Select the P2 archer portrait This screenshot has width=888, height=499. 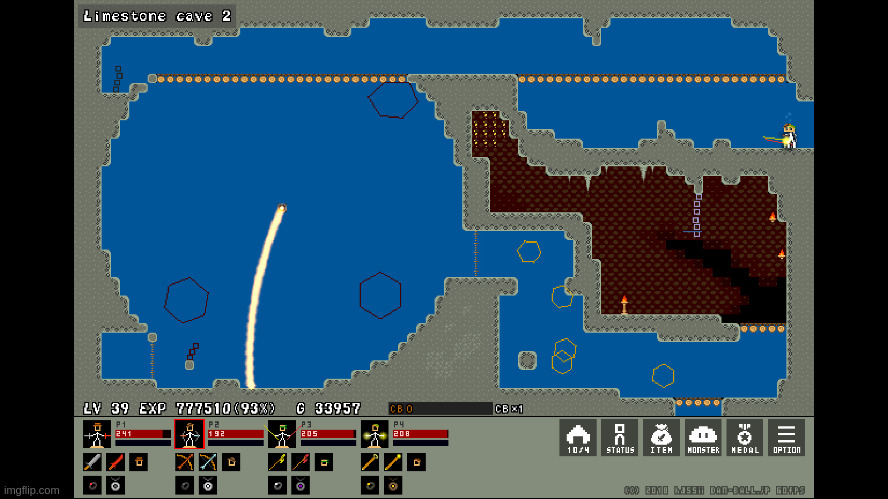pos(189,434)
